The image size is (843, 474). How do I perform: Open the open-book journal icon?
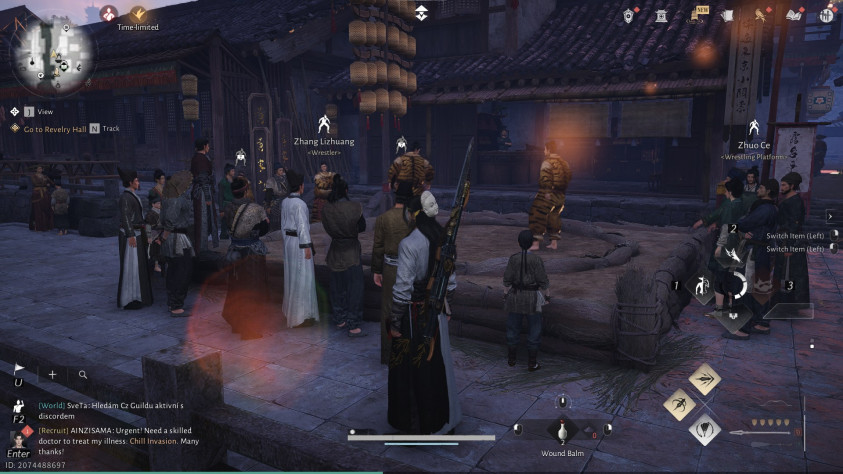(794, 15)
